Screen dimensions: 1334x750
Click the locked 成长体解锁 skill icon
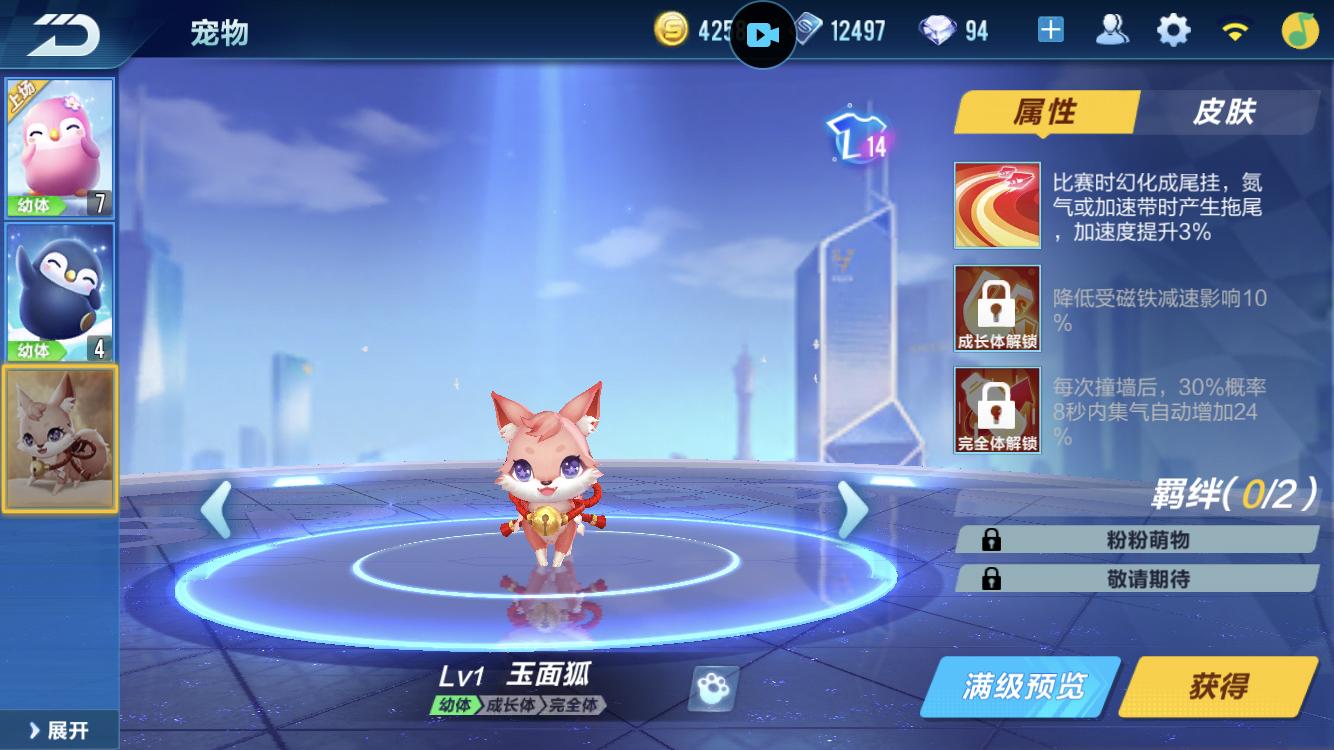point(996,310)
